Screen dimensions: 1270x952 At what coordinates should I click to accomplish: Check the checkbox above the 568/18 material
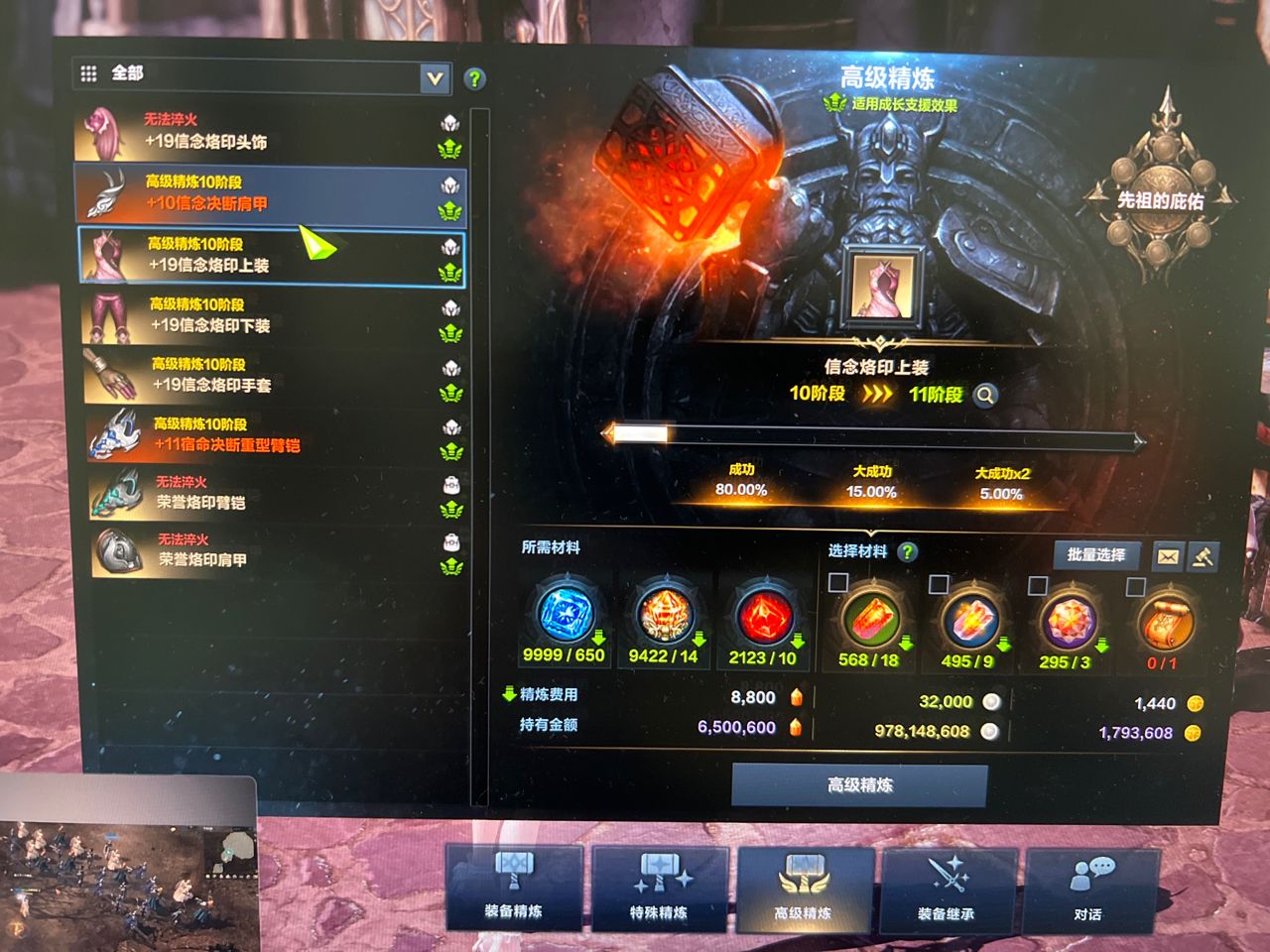point(836,581)
